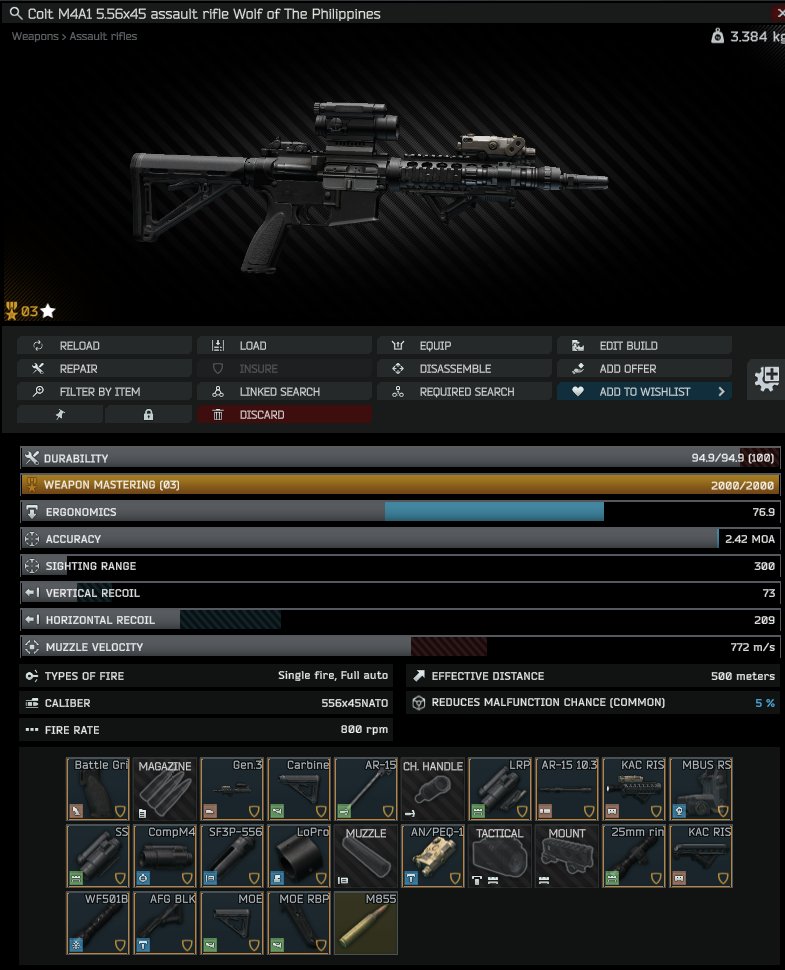Equip the M4A1 rifle

point(464,346)
